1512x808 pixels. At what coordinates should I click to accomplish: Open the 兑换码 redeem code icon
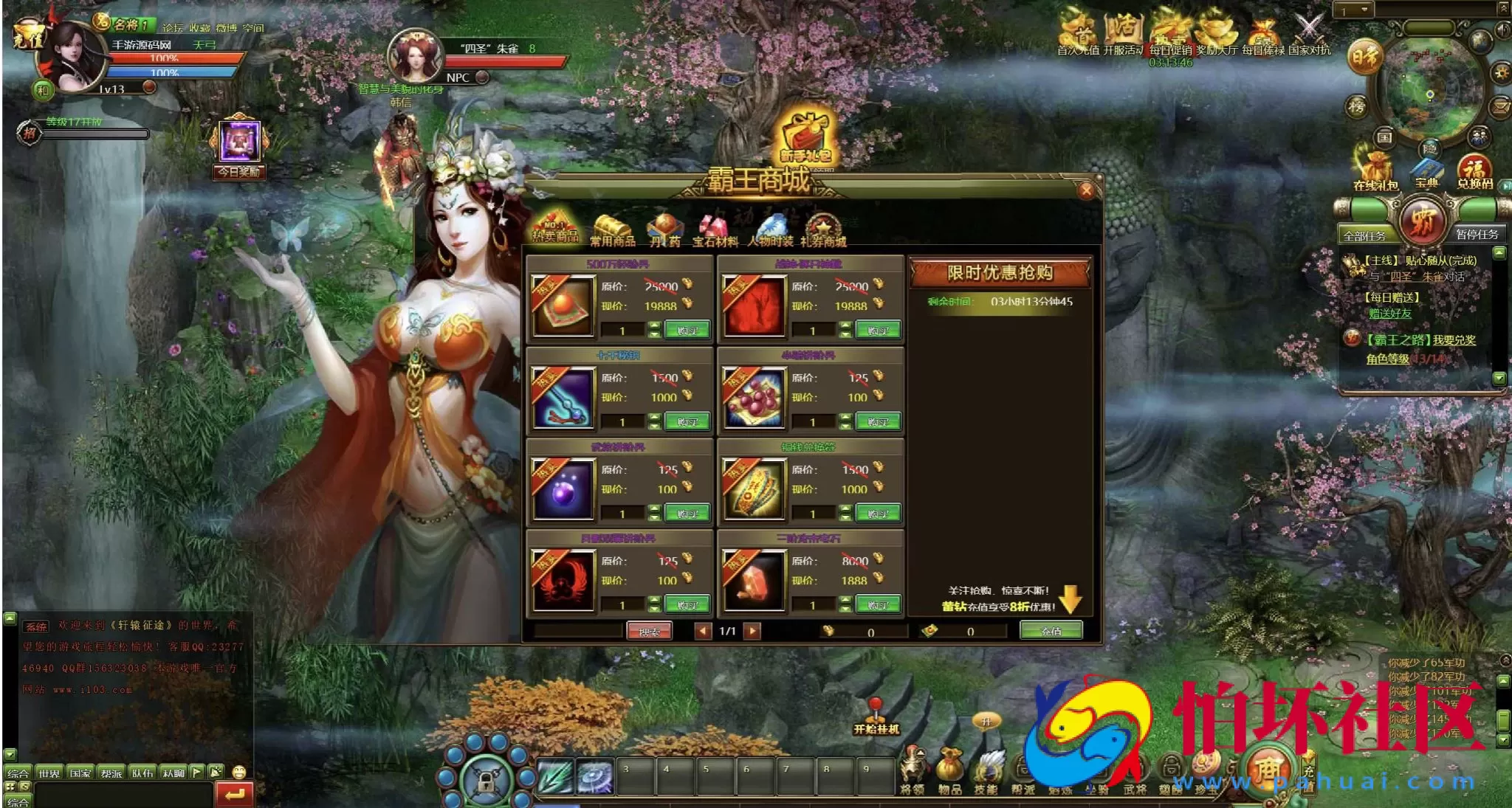[x=1474, y=171]
